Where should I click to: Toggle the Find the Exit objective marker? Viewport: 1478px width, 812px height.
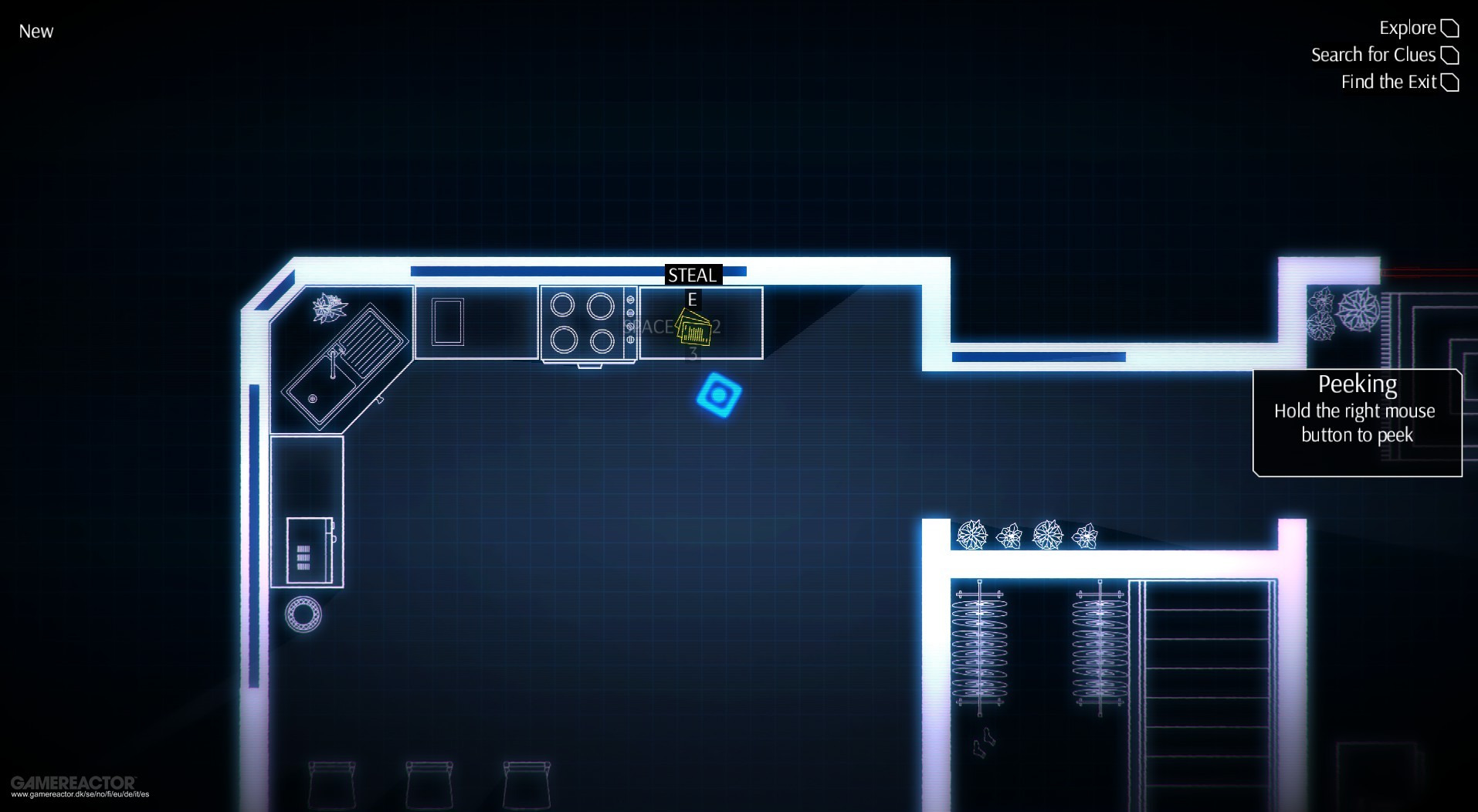[1451, 81]
